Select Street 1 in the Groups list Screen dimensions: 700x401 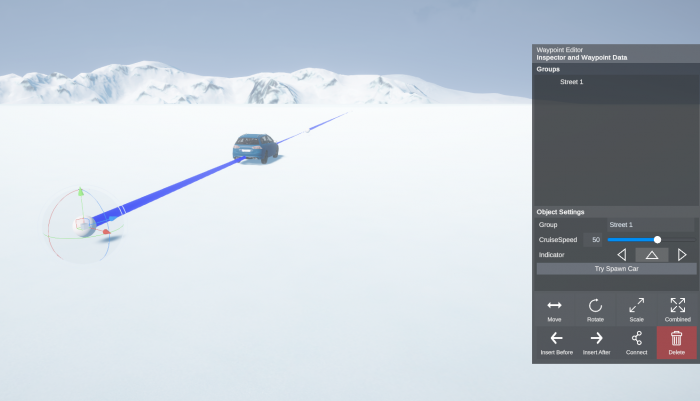pos(572,82)
